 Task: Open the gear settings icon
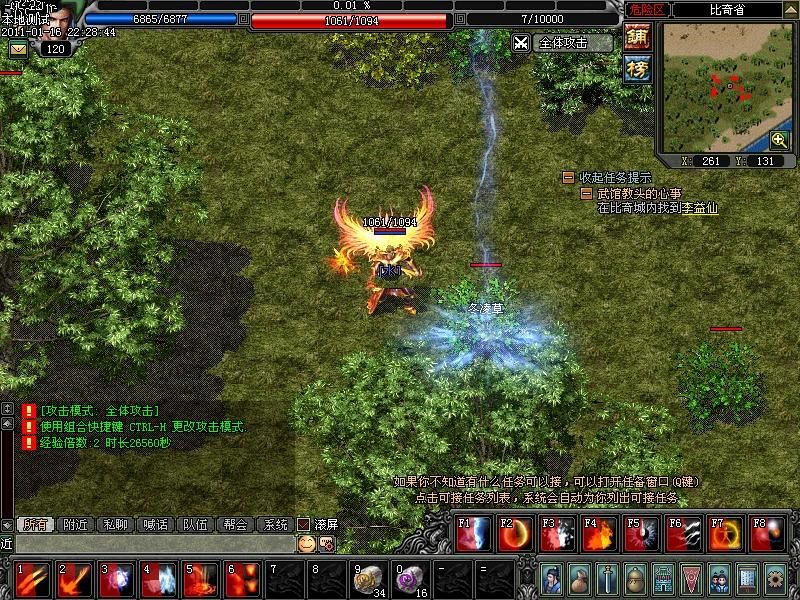click(x=775, y=578)
